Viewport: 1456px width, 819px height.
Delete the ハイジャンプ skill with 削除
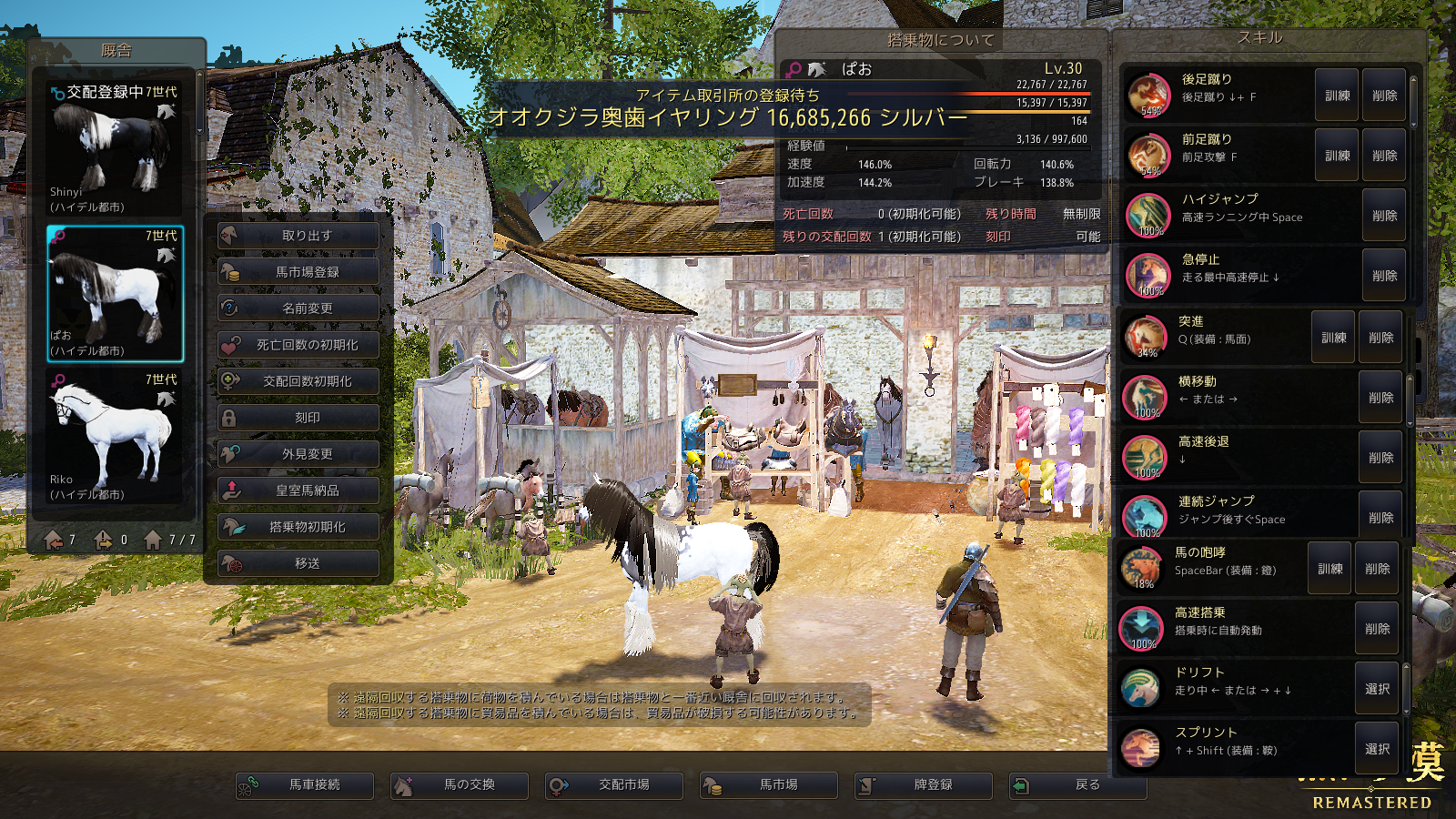coord(1384,216)
